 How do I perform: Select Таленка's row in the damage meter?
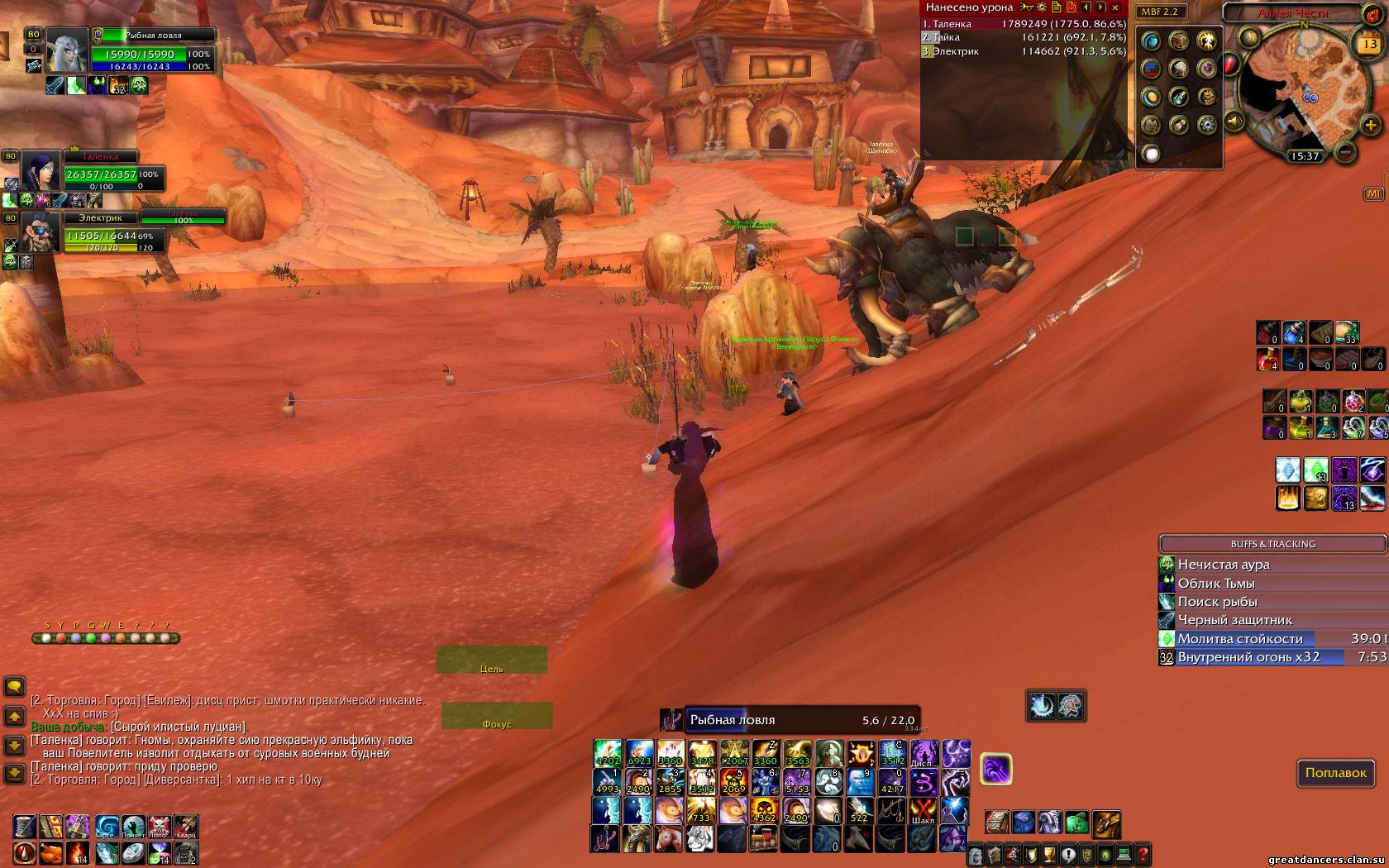[x=1024, y=24]
